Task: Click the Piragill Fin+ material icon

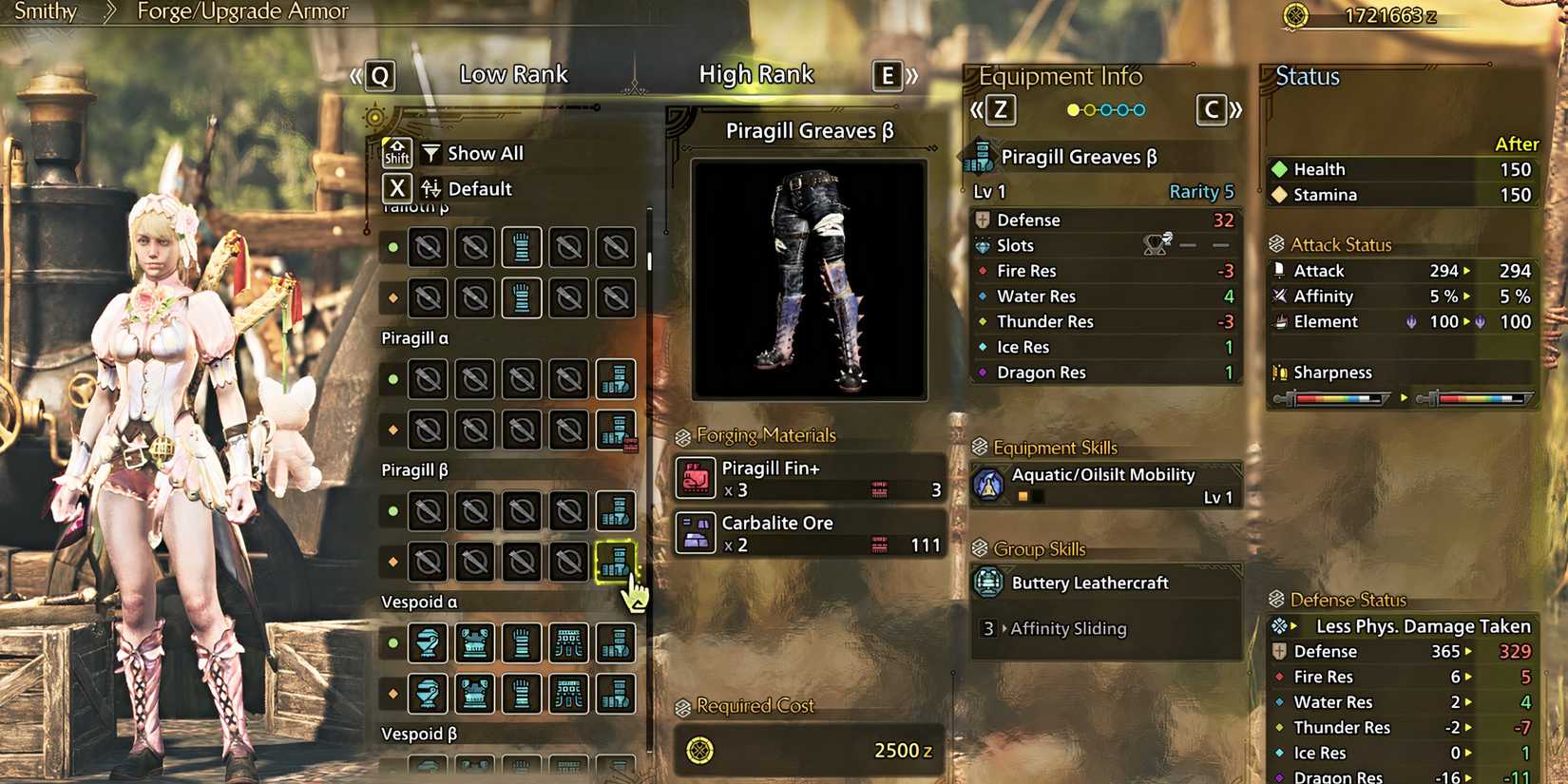Action: coord(697,479)
